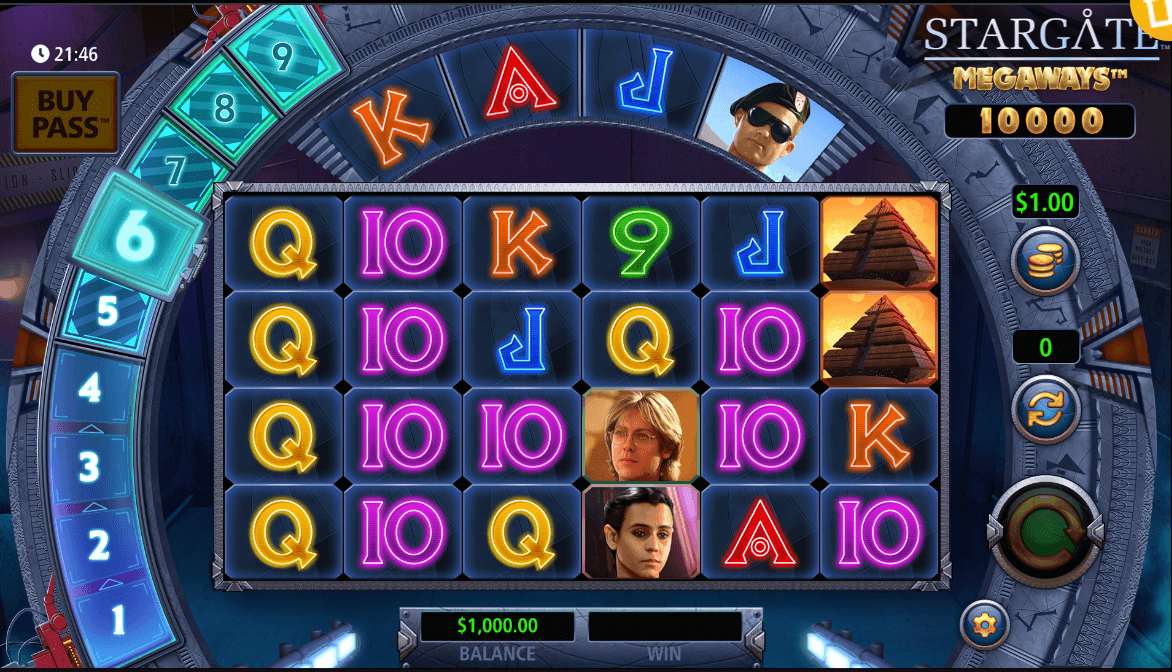Screen dimensions: 1172x672
Task: Open the Buy Pass feature
Action: pyautogui.click(x=66, y=112)
